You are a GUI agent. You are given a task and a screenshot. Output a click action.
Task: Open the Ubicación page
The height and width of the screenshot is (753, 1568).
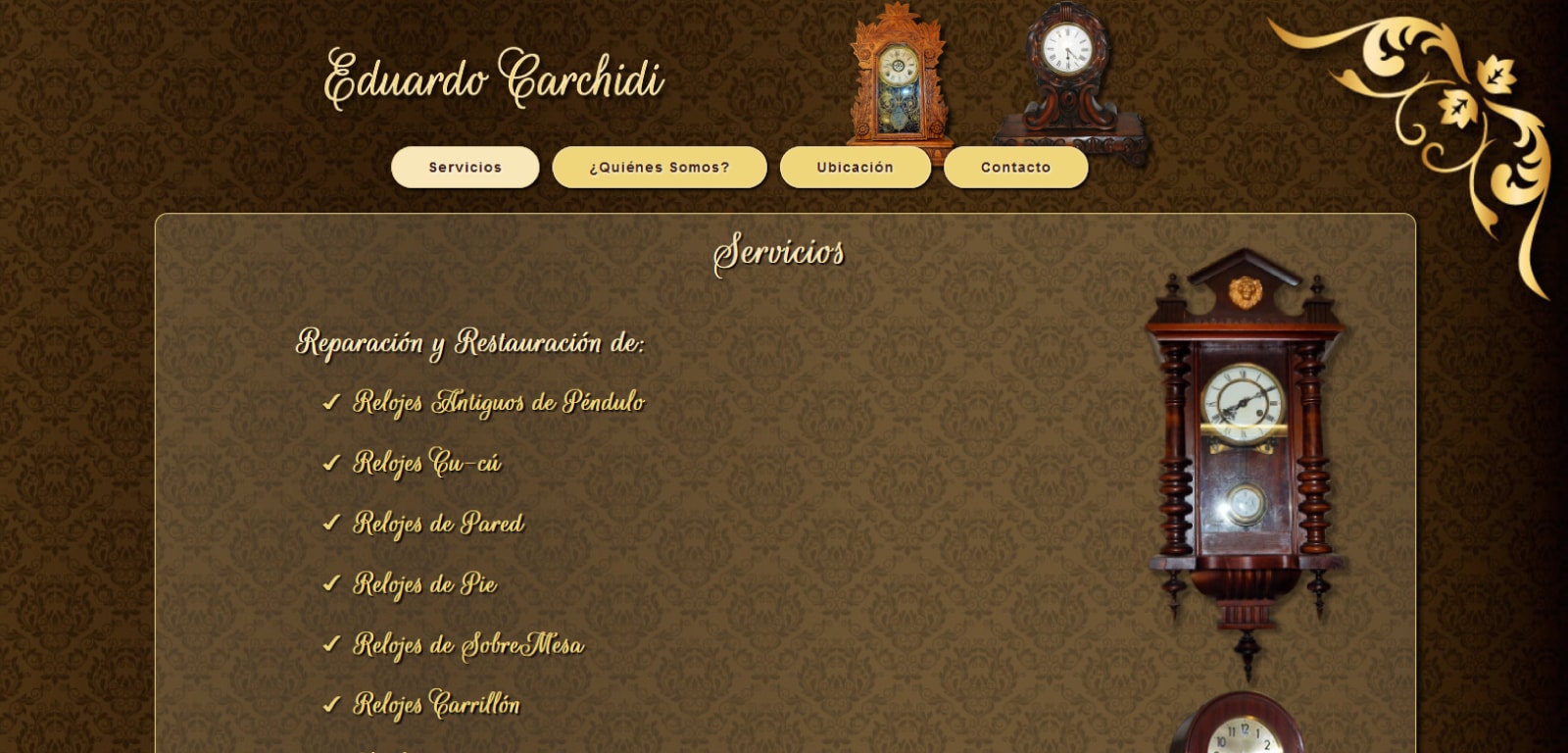pyautogui.click(x=855, y=167)
